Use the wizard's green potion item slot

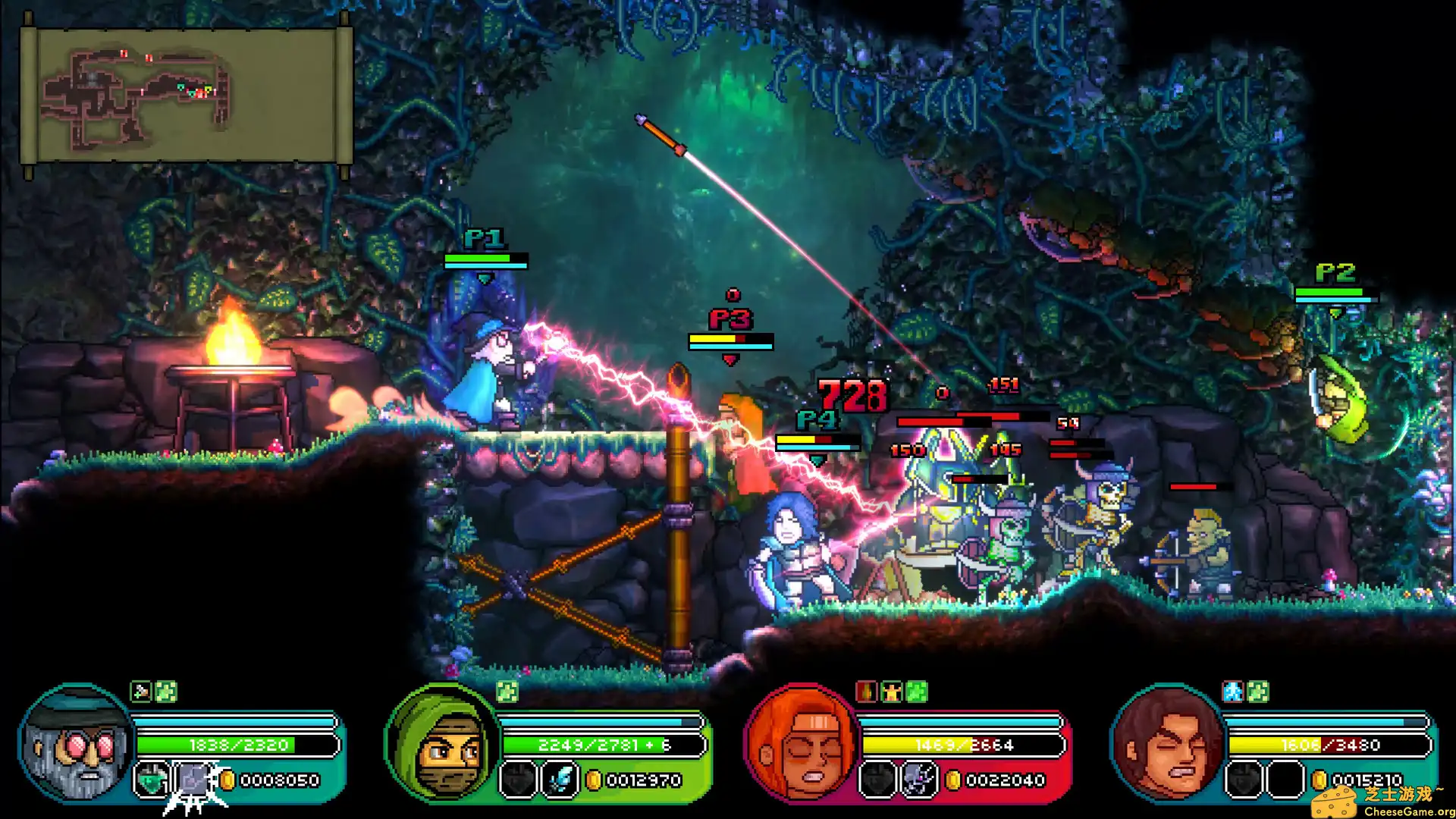151,780
